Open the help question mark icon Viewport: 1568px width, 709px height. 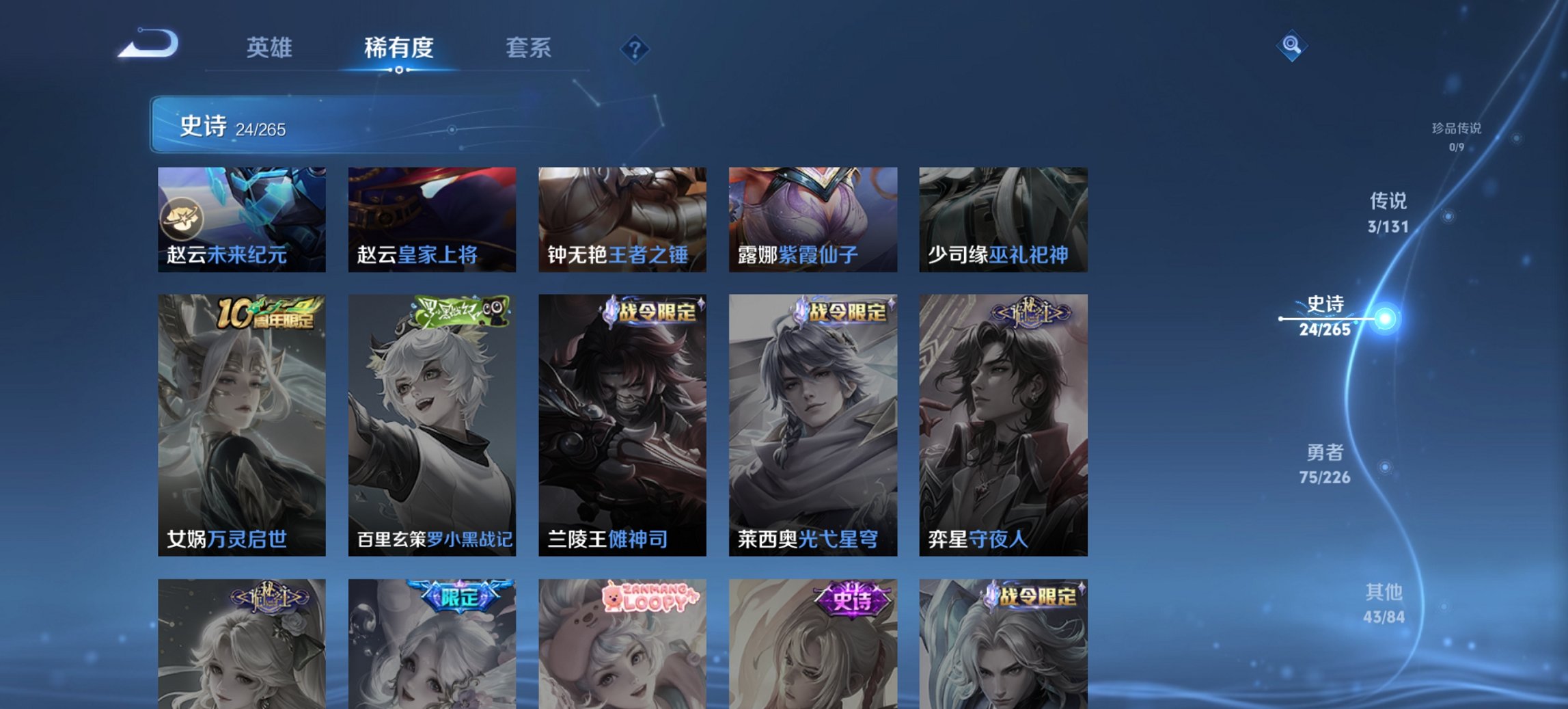coord(634,48)
